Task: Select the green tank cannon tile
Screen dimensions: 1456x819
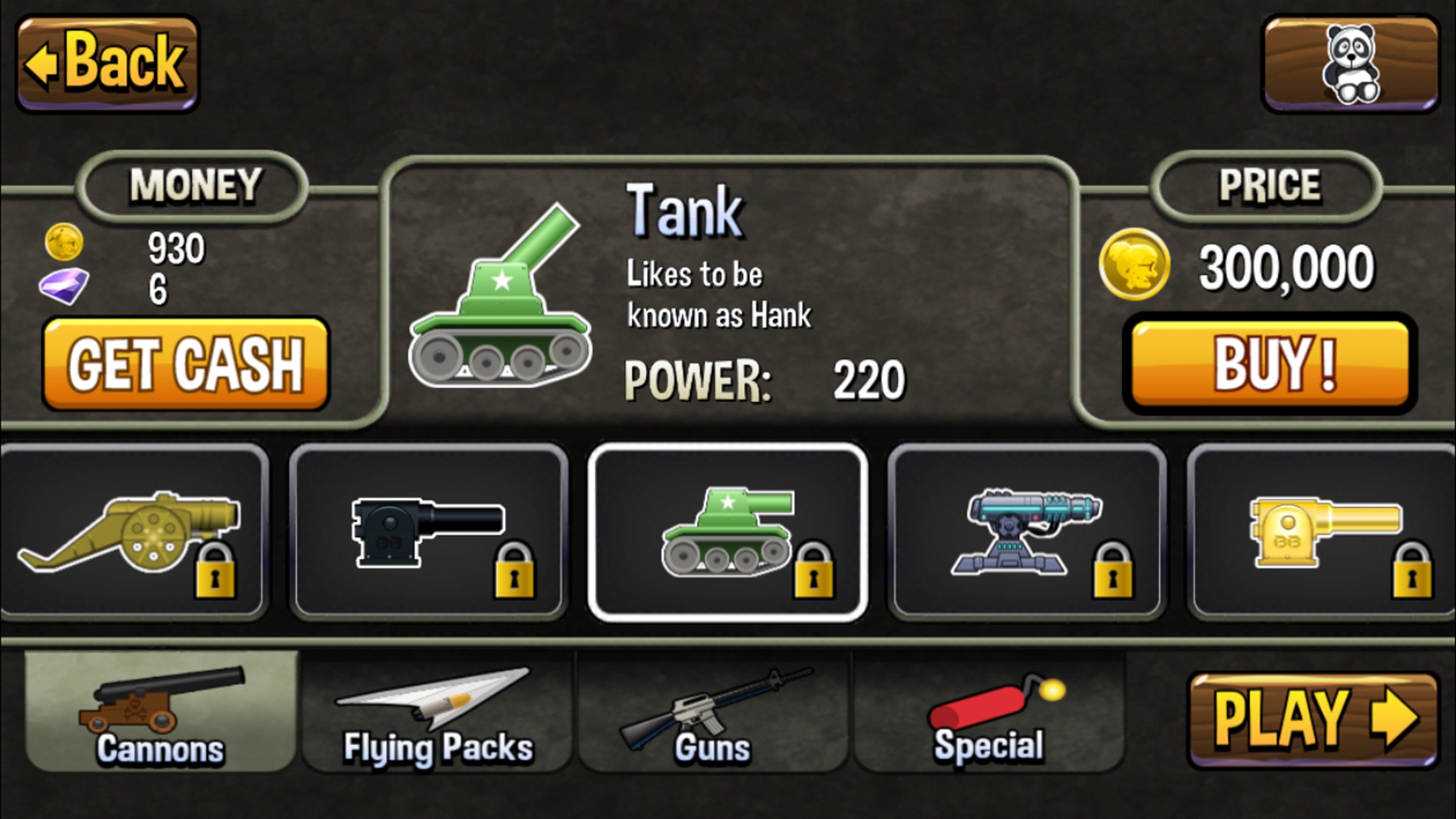Action: (727, 532)
